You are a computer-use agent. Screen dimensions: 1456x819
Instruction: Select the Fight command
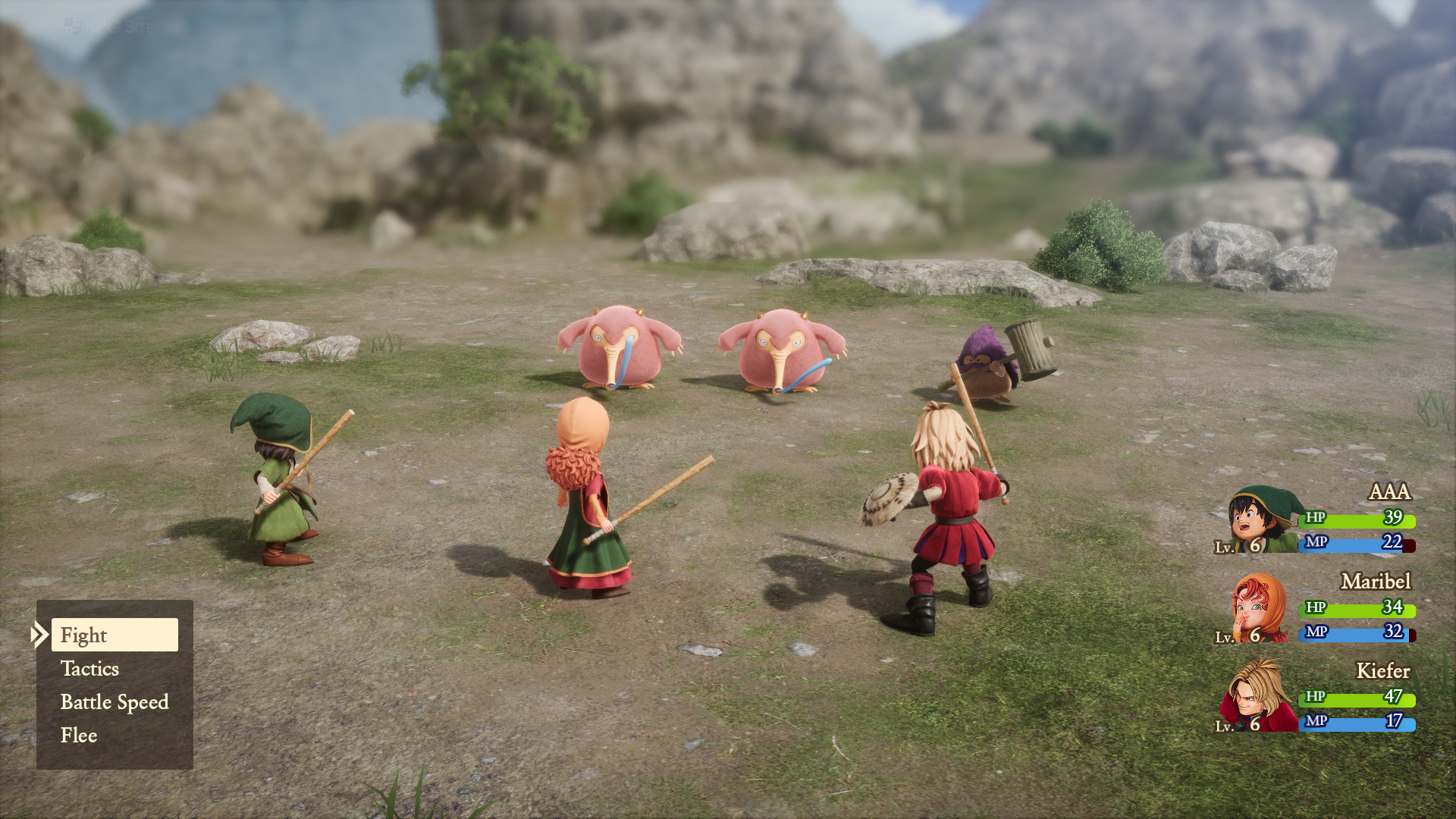click(x=115, y=635)
